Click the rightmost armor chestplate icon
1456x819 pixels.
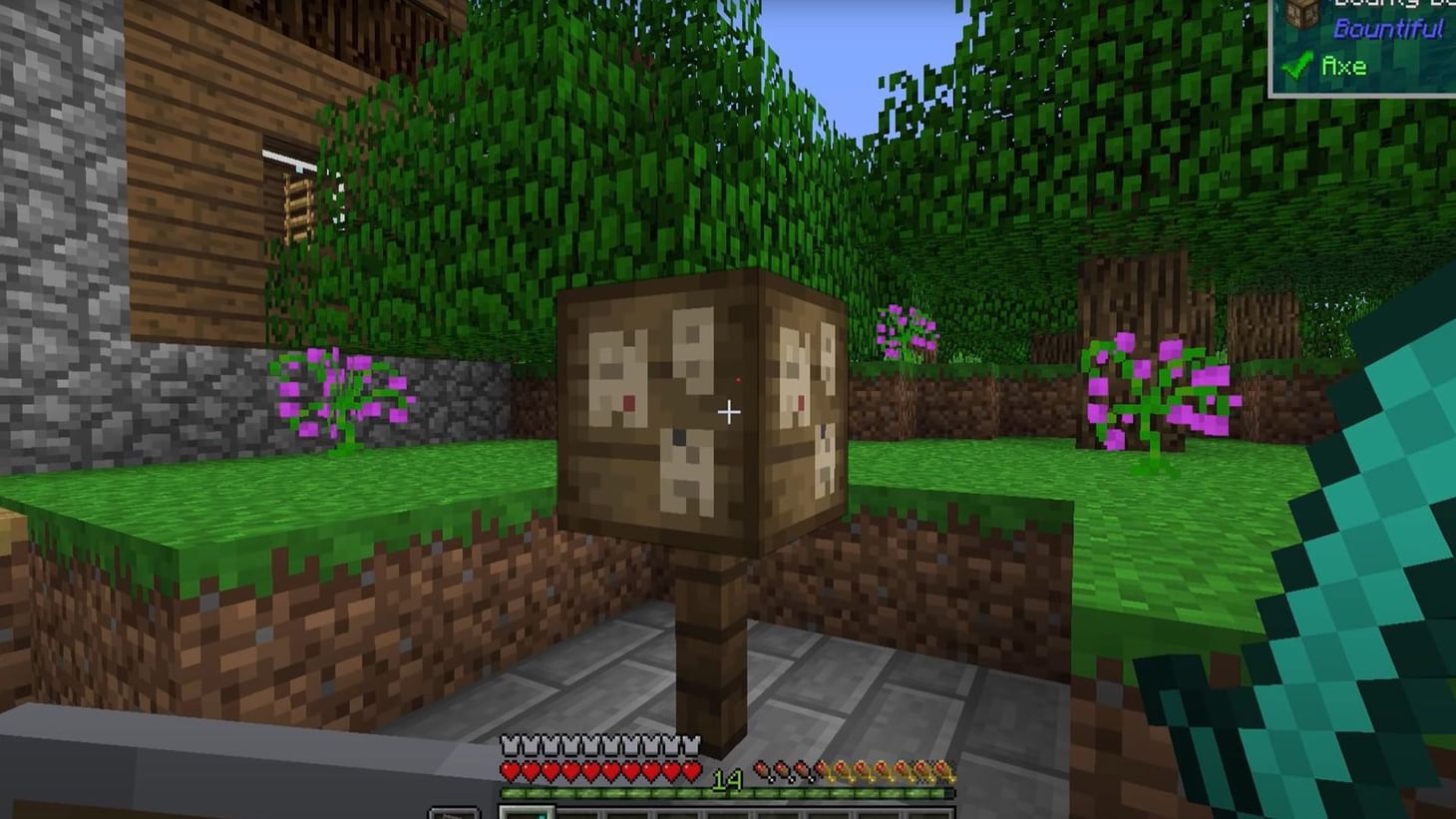pos(693,744)
